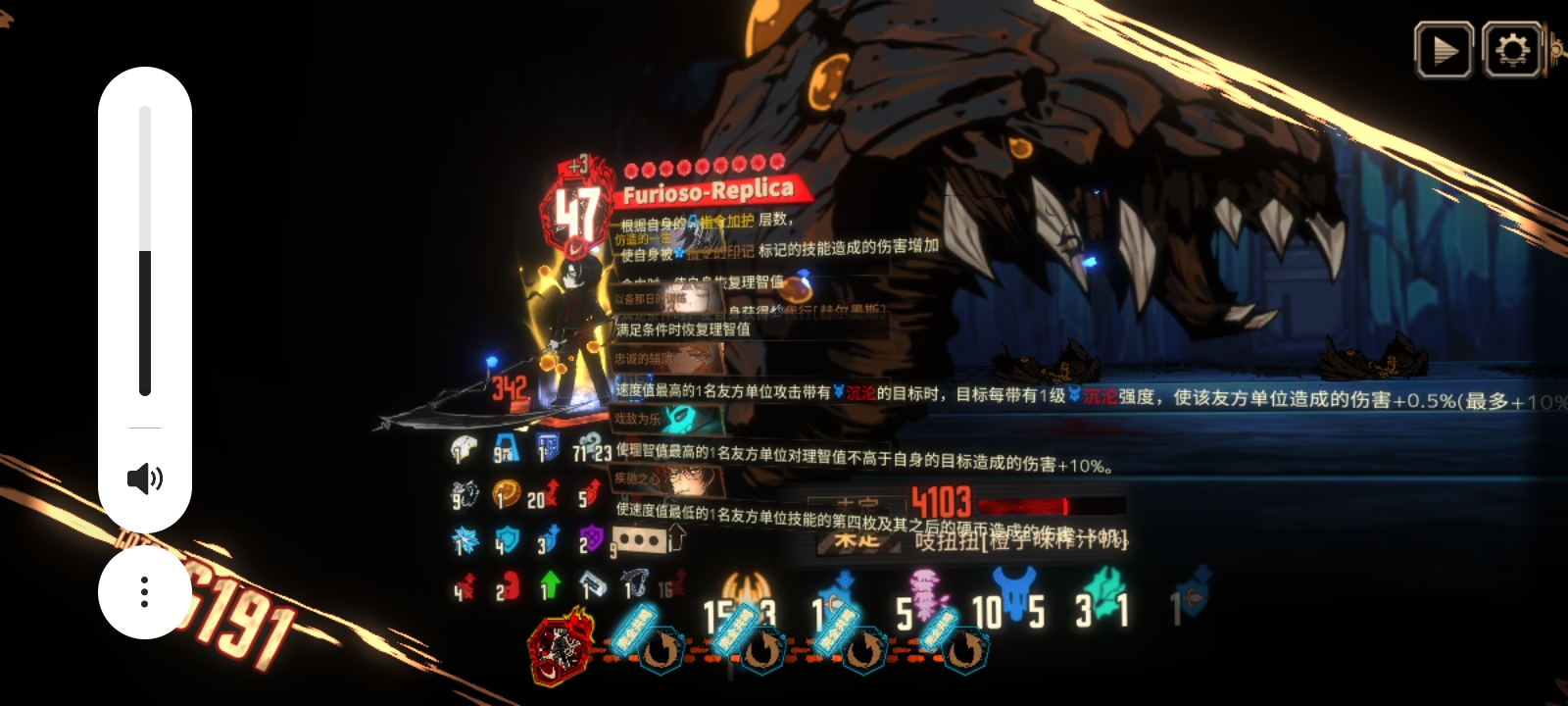Screen dimensions: 1568x706
Task: Click the flaming red hexagon character emblem
Action: [x=560, y=644]
